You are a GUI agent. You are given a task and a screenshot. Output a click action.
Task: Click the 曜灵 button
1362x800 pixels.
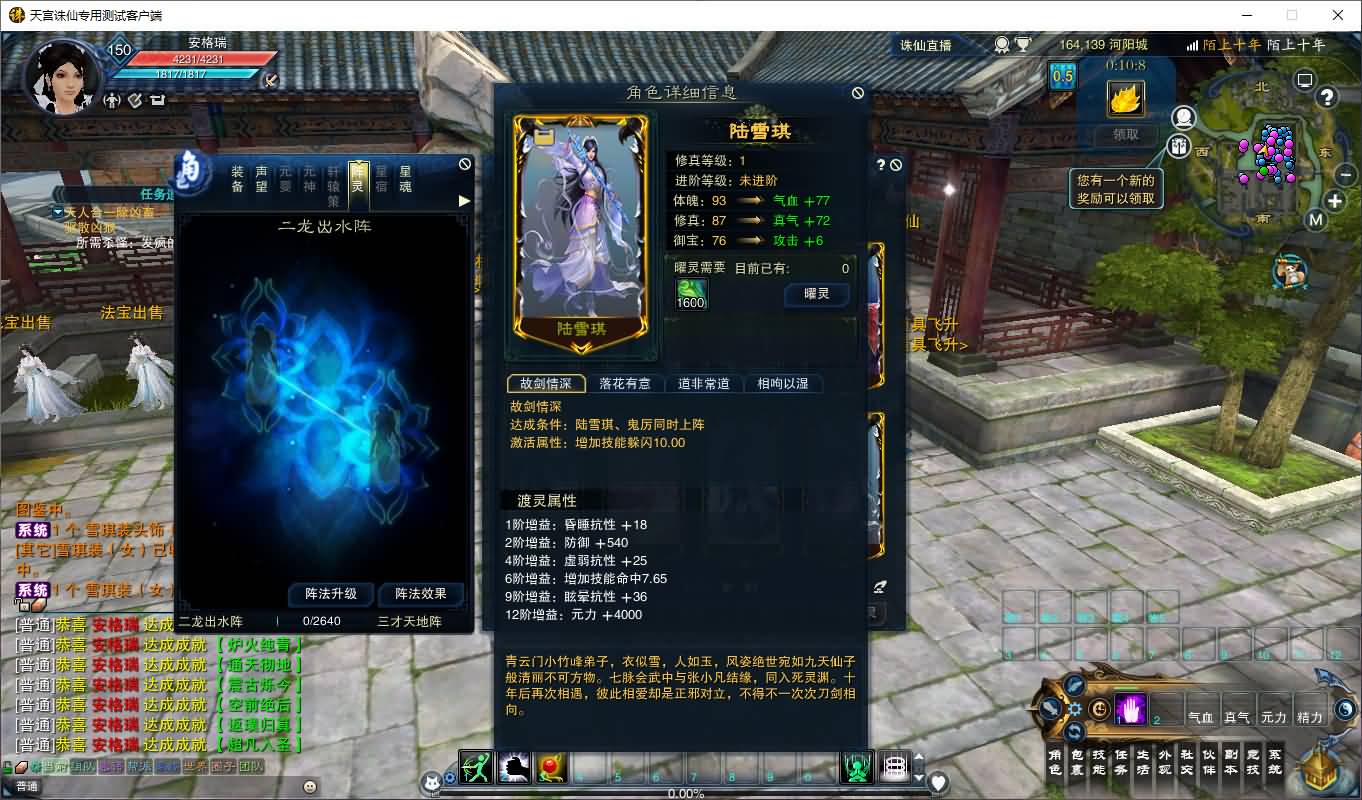(816, 294)
